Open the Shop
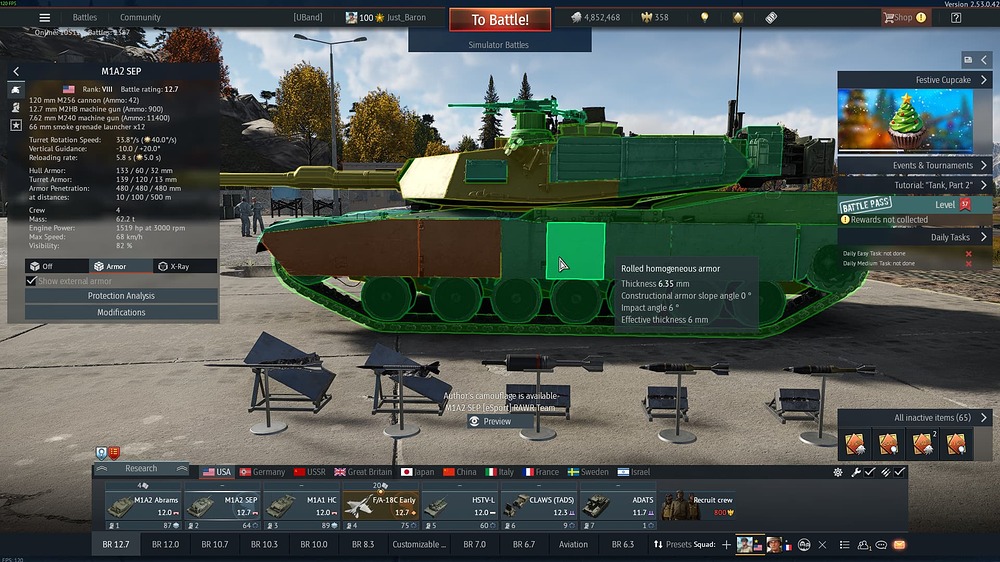Viewport: 1000px width, 562px height. click(x=903, y=17)
